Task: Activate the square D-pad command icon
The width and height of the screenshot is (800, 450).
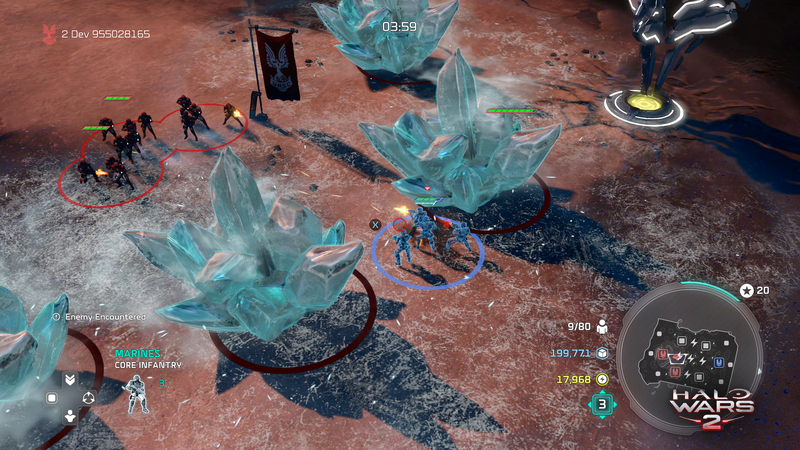Action: click(52, 398)
